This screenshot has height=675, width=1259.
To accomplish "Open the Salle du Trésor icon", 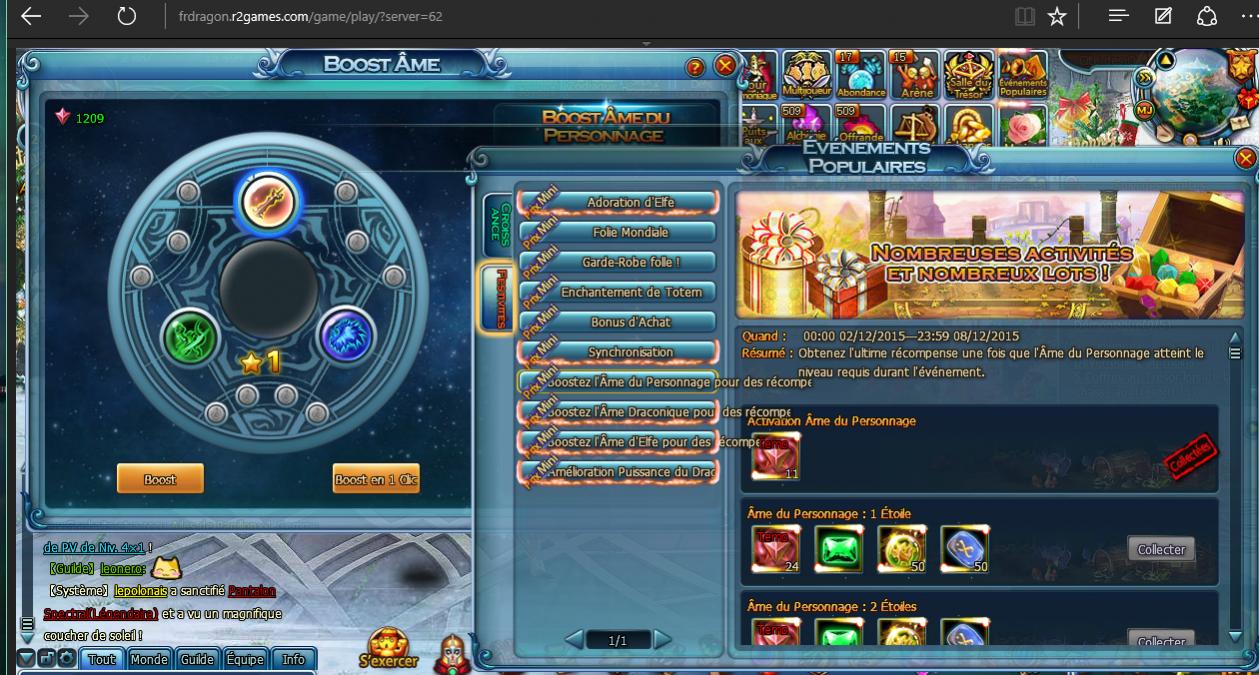I will point(968,75).
